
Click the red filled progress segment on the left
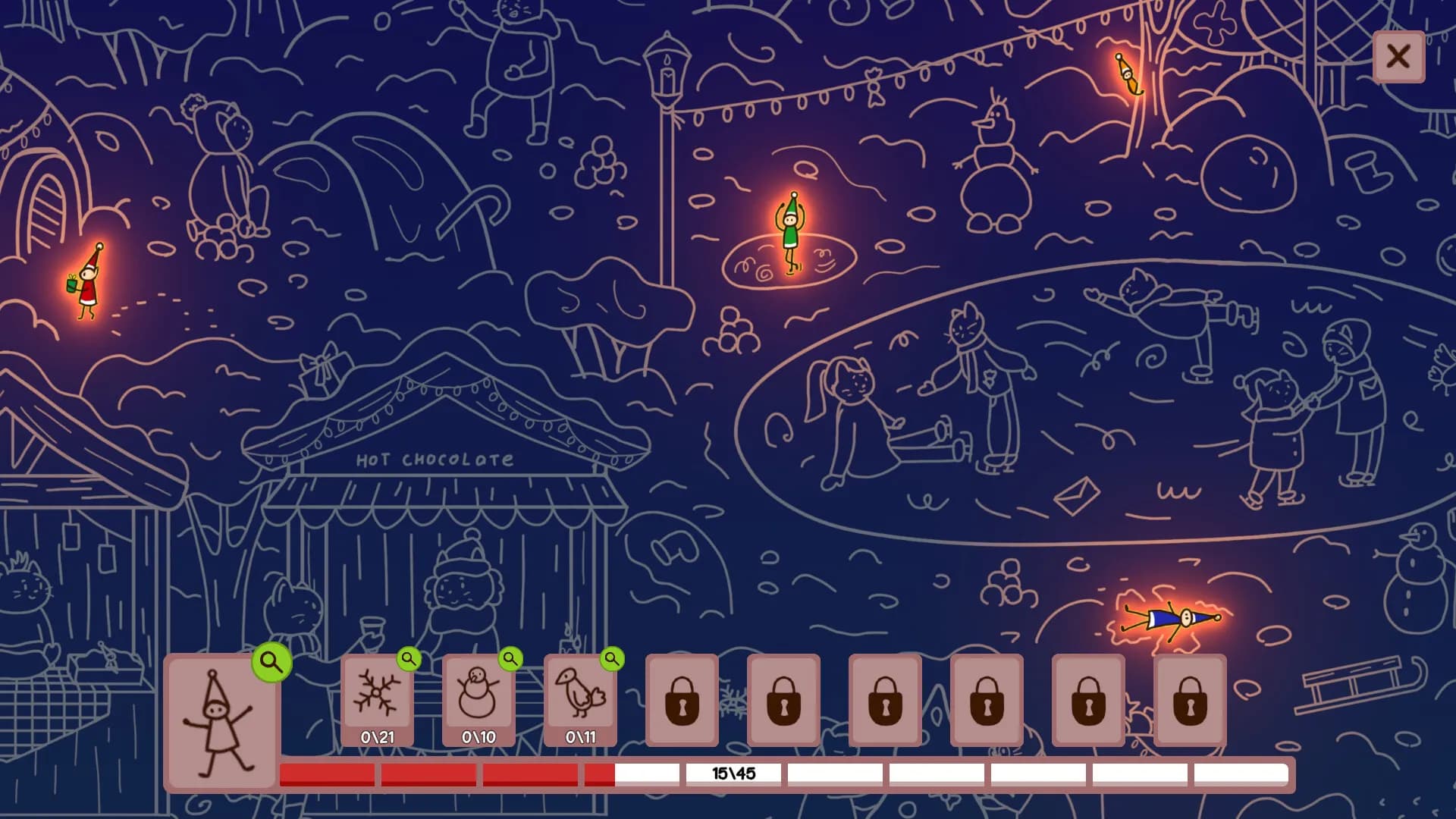325,773
